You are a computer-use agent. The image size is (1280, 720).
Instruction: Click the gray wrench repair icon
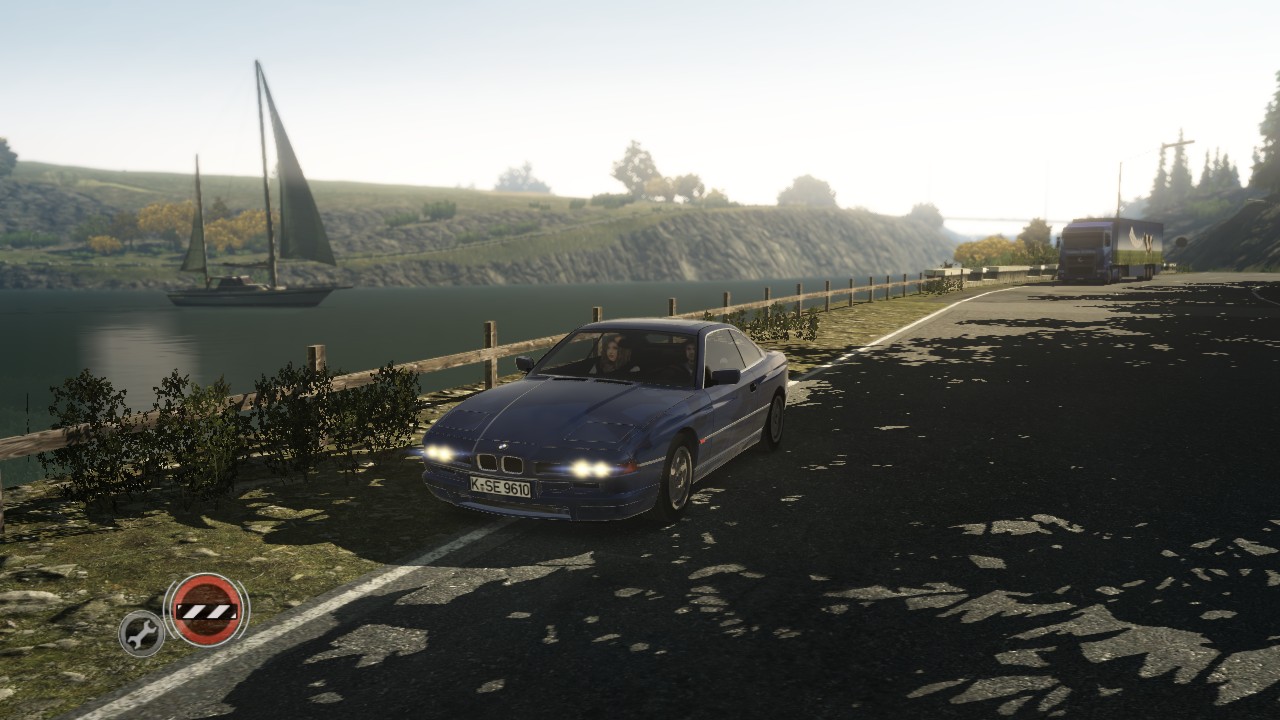[142, 632]
